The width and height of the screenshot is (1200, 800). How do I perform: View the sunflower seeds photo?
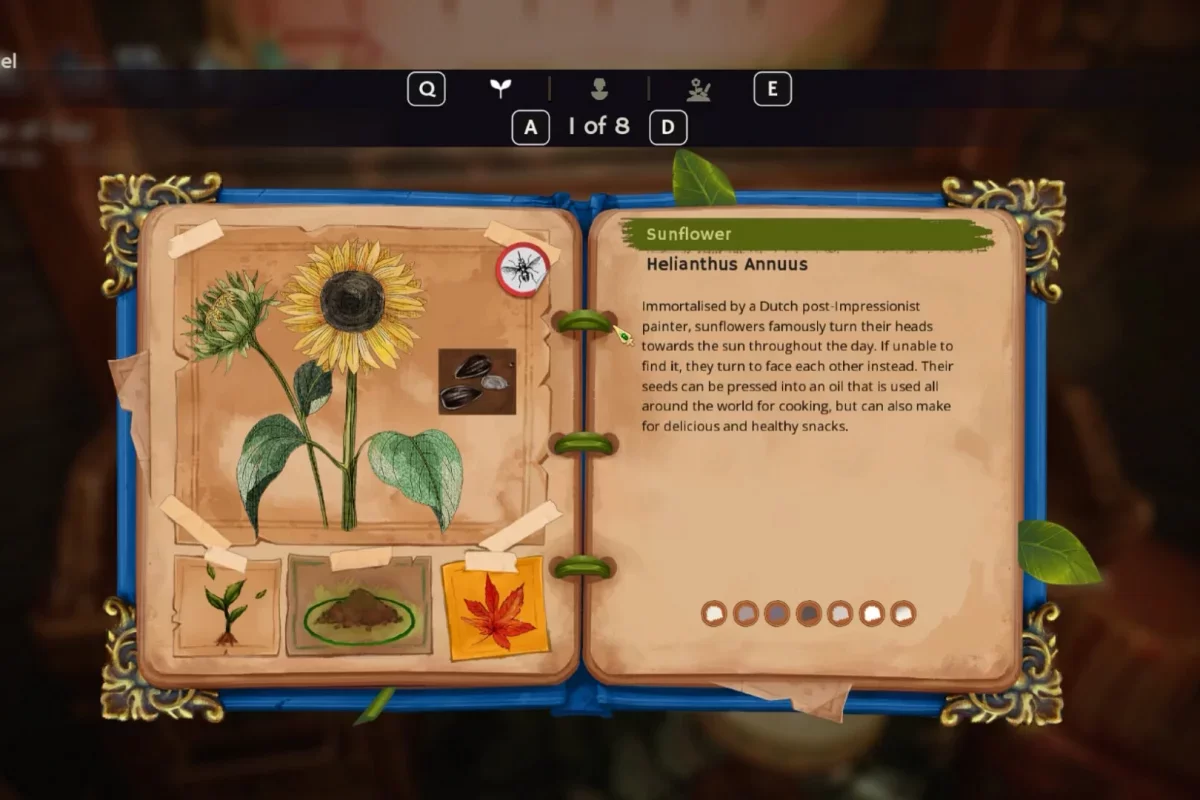pyautogui.click(x=477, y=381)
